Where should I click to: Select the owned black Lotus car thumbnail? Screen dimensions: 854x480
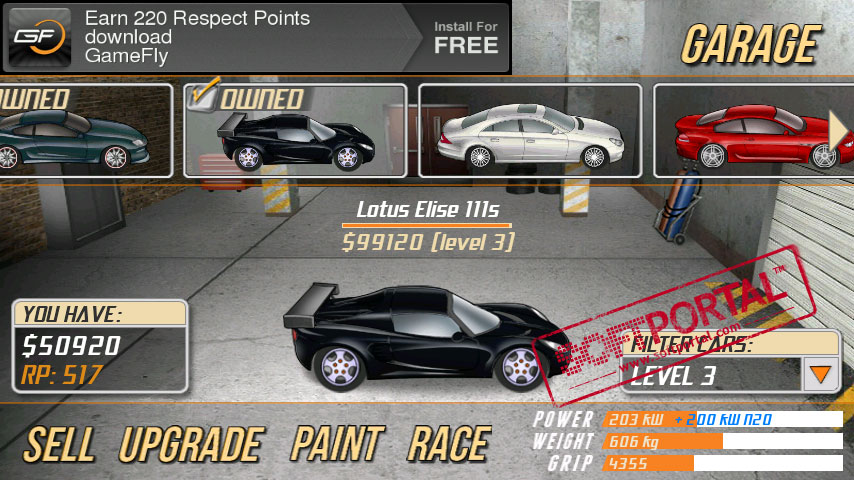(295, 130)
